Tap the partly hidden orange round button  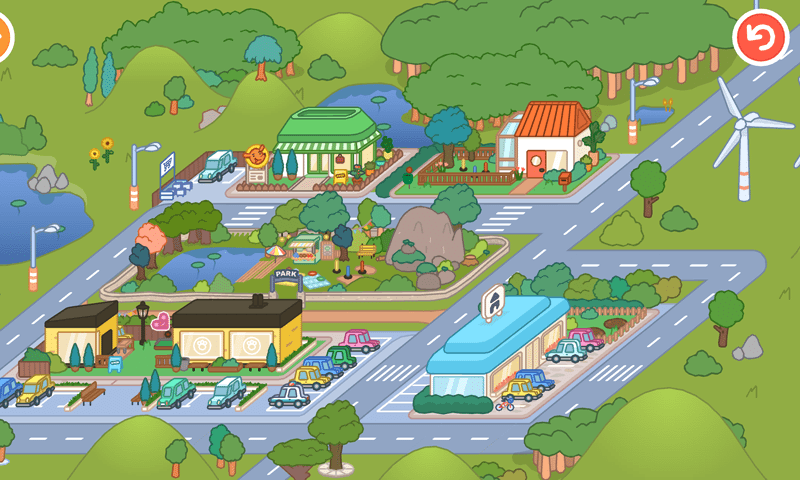click(x=4, y=36)
